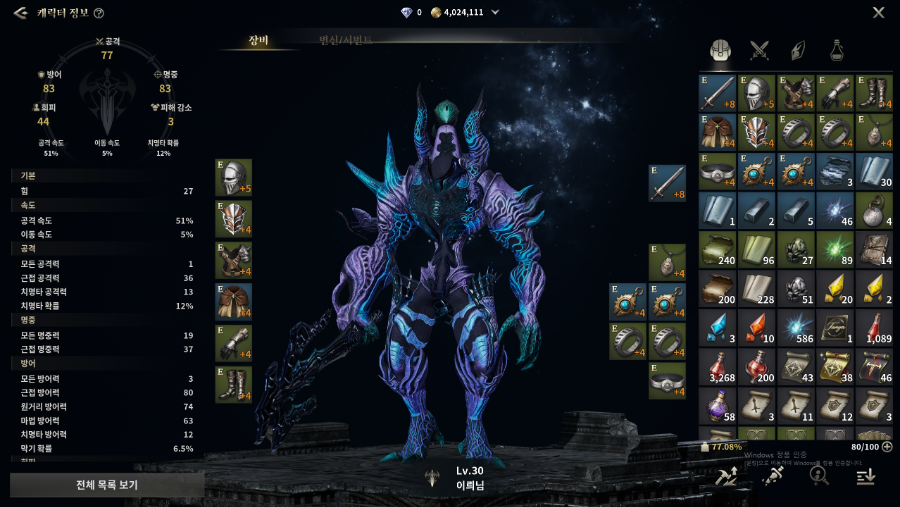This screenshot has height=507, width=900.
Task: Click the equipped boots slot beside the character
Action: (x=233, y=383)
